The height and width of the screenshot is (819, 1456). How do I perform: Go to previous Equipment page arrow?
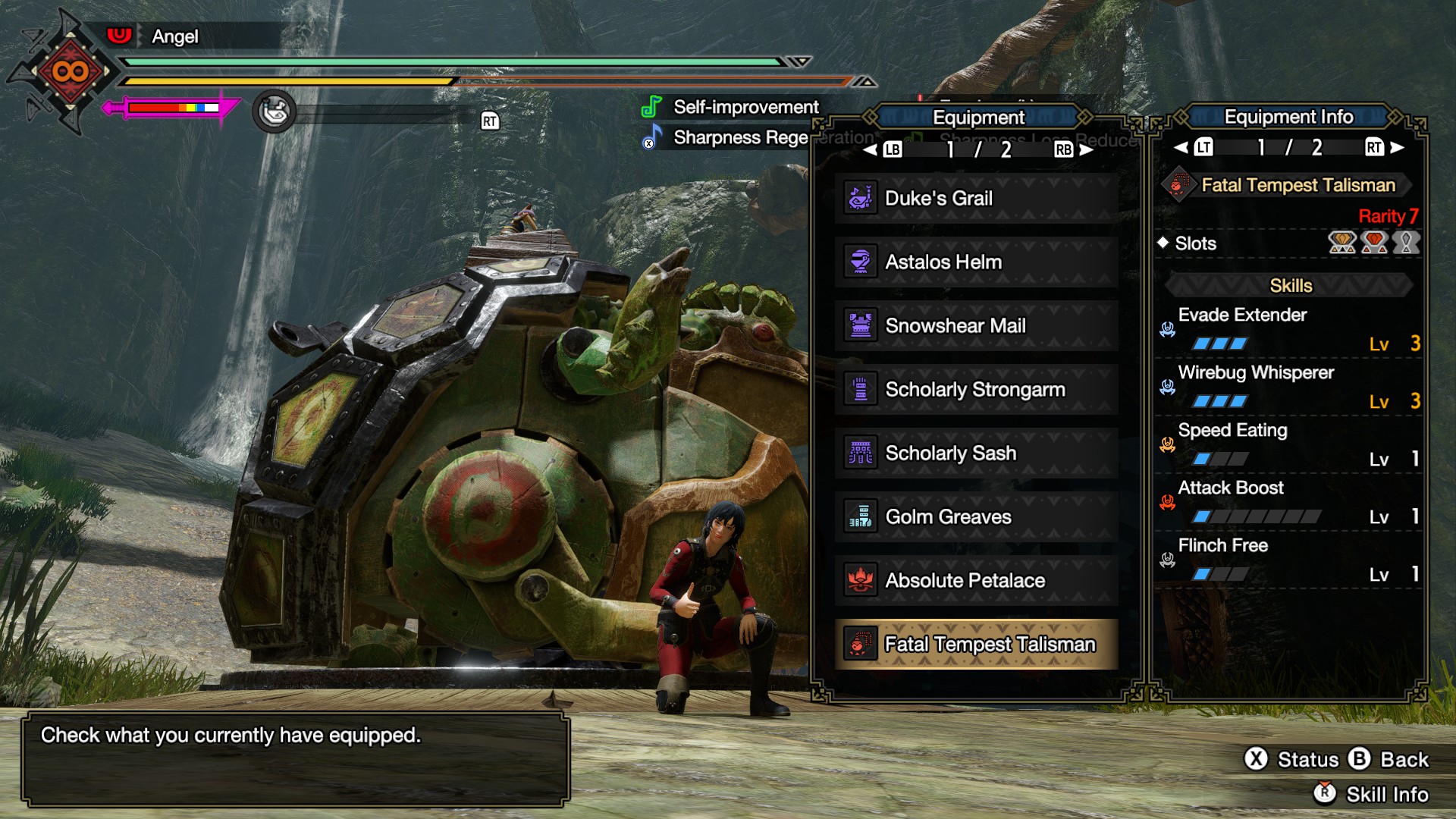coord(871,149)
